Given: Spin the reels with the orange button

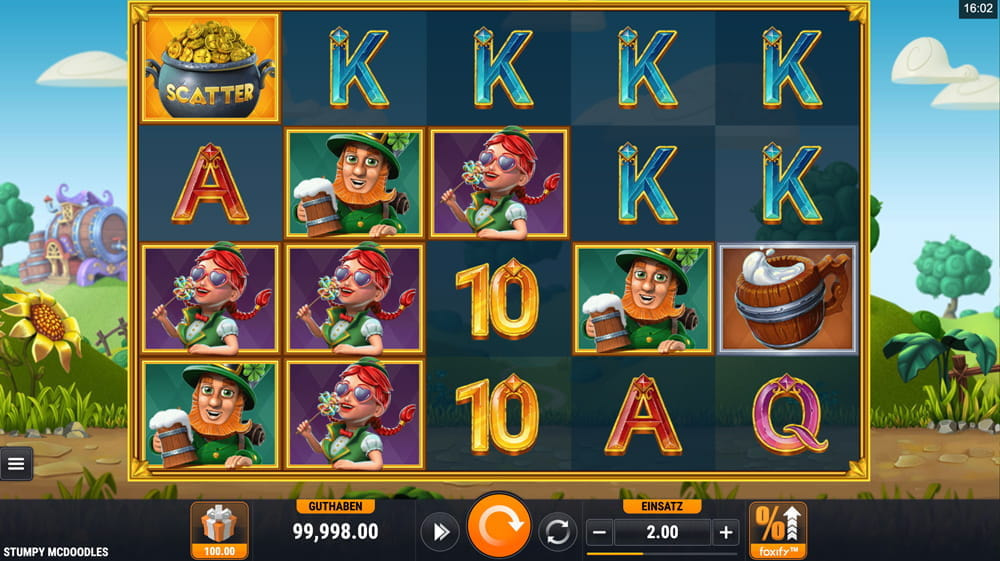Looking at the screenshot, I should [499, 527].
